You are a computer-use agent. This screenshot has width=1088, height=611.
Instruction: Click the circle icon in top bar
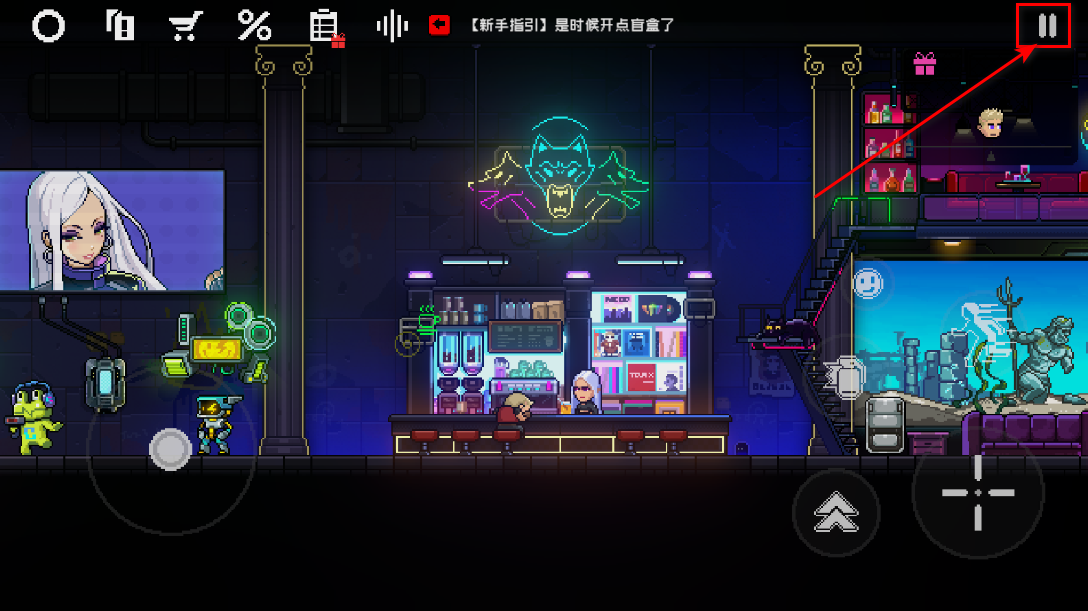[x=48, y=26]
